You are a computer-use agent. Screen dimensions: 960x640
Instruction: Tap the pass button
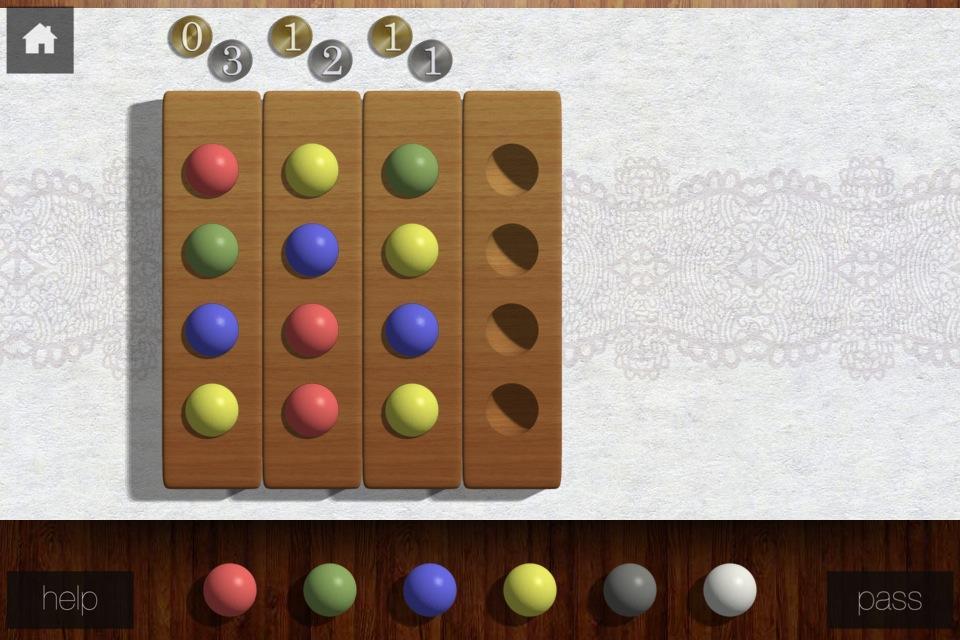[x=889, y=599]
